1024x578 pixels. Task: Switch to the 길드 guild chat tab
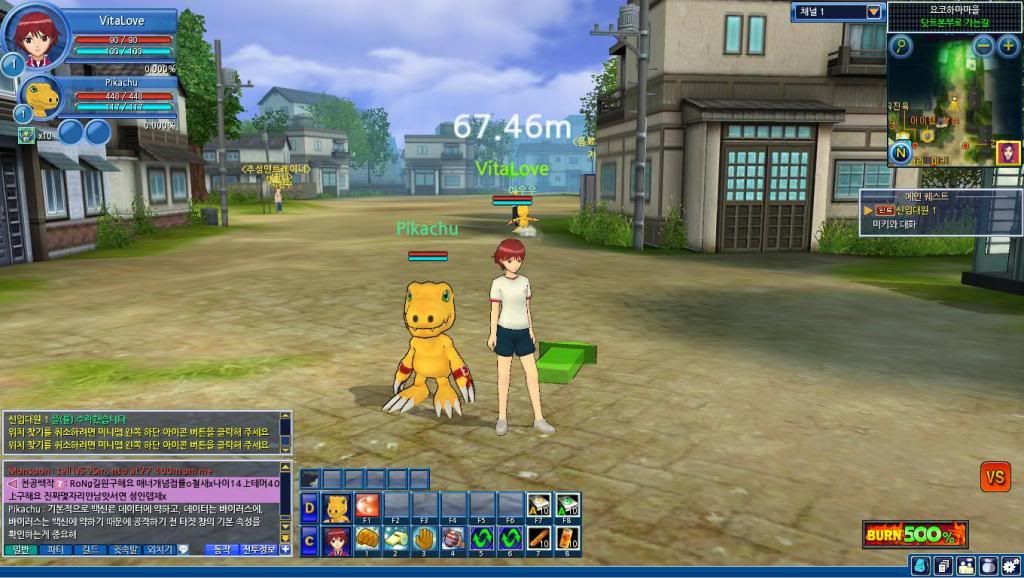[88, 550]
